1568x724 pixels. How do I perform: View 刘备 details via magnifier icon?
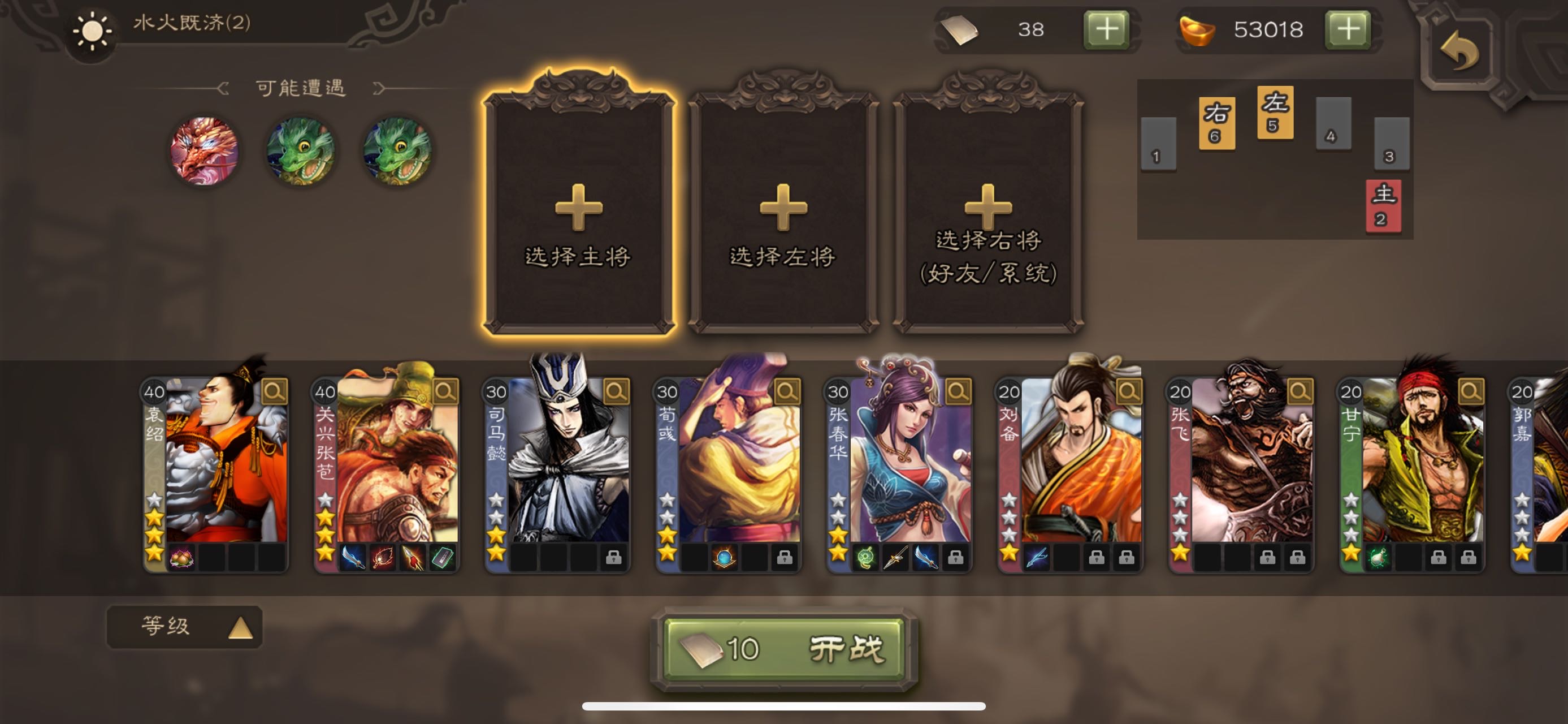(x=1128, y=391)
